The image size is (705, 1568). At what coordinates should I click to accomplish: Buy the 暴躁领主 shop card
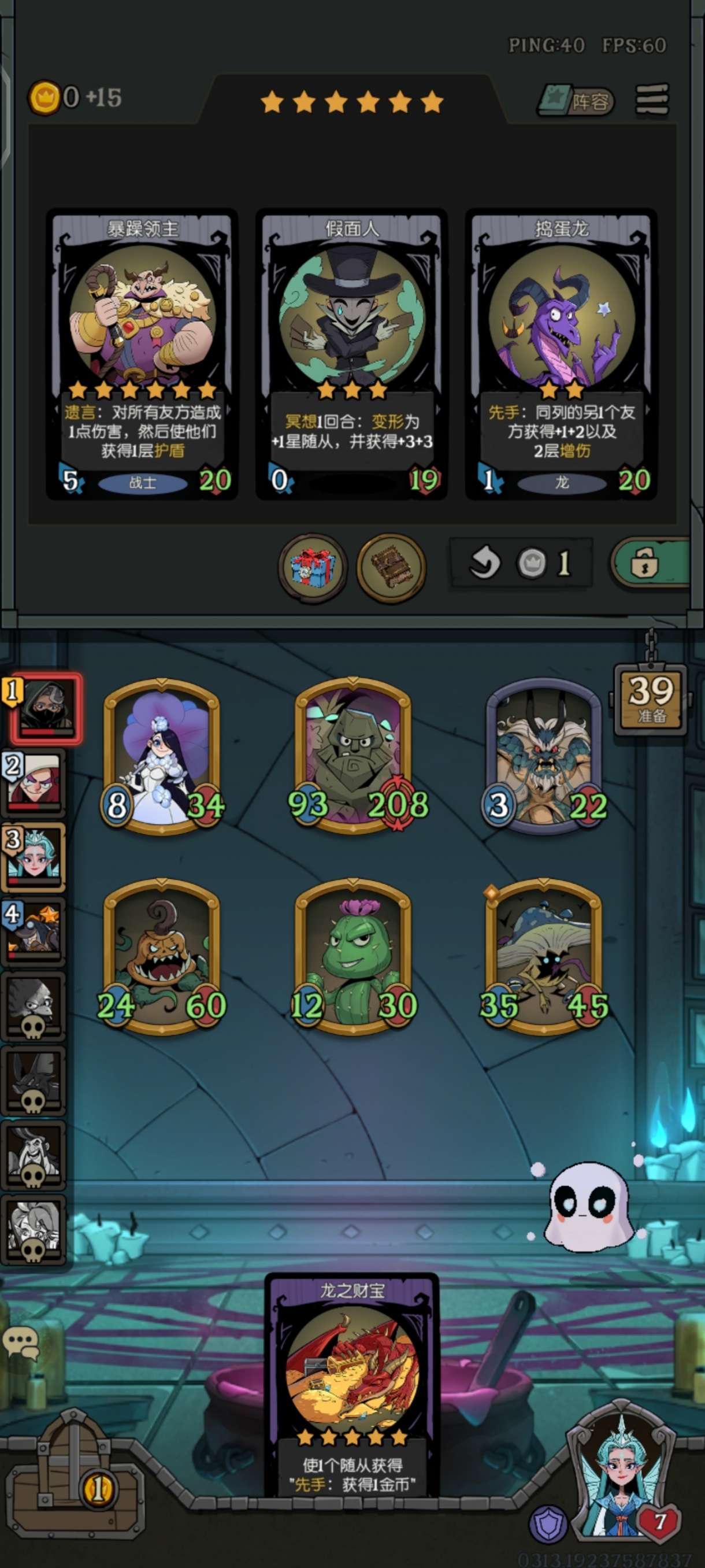tap(142, 354)
